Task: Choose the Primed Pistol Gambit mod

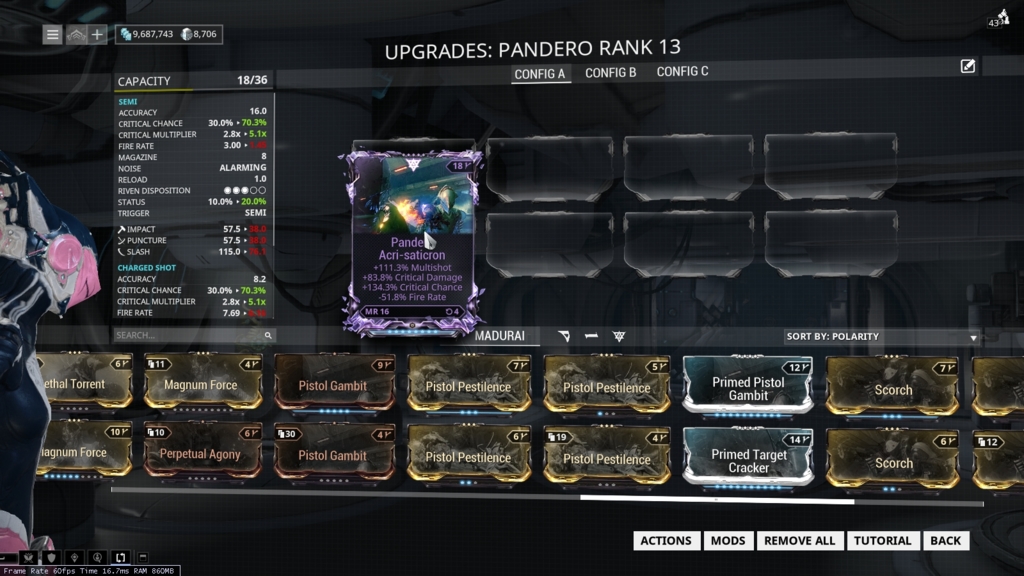Action: [x=748, y=385]
